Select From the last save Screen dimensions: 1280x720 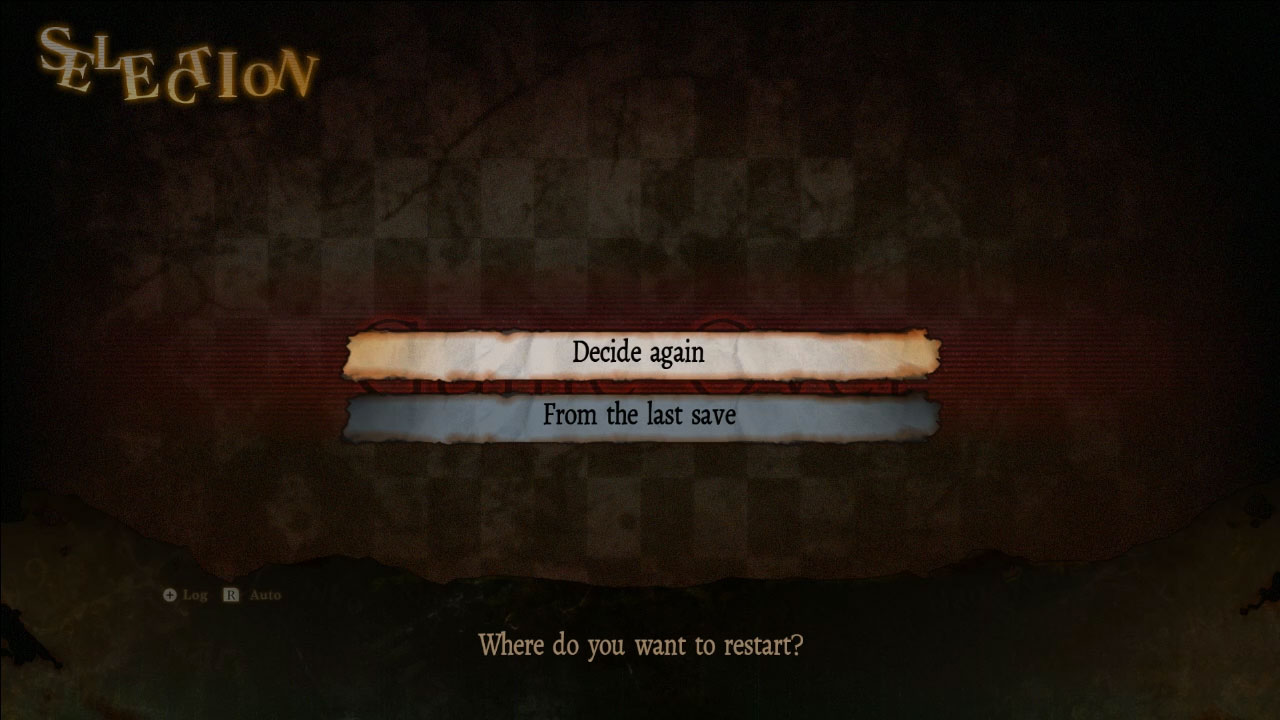(640, 415)
